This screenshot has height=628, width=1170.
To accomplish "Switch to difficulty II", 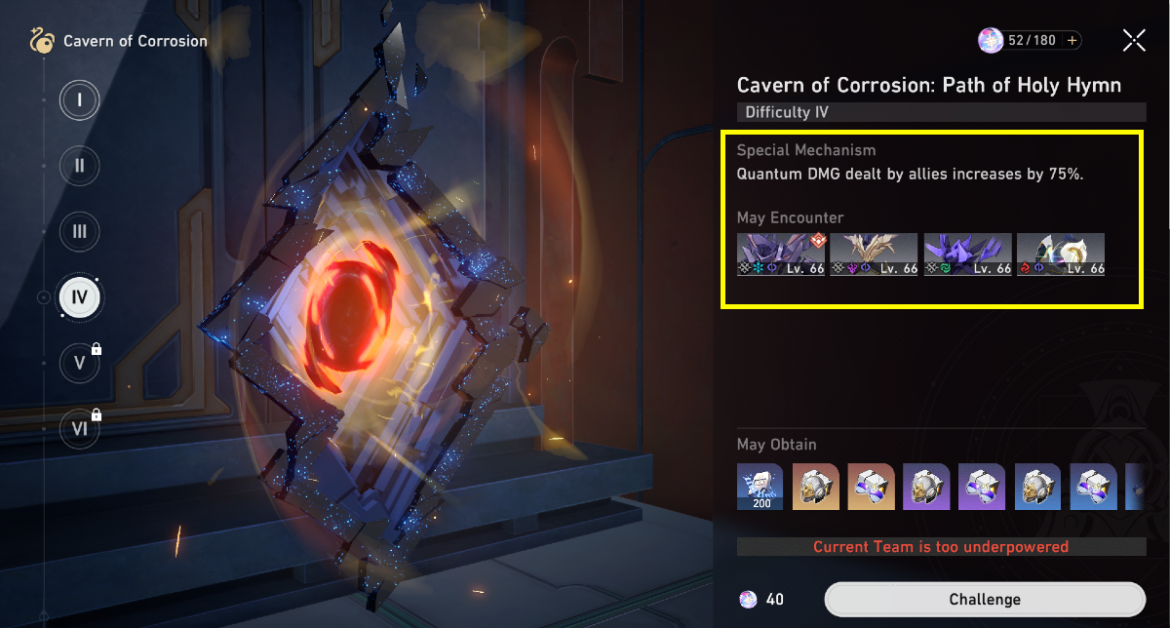I will pos(79,166).
